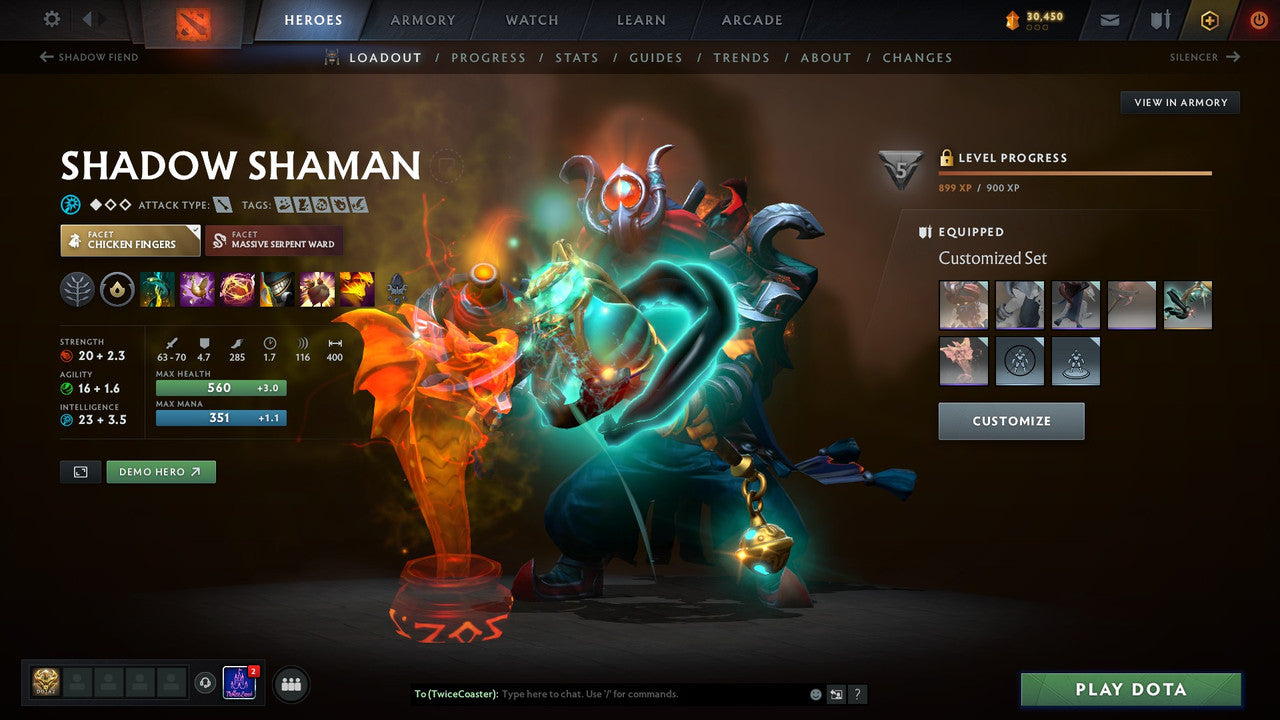Open the ARCADE tab

pyautogui.click(x=751, y=19)
